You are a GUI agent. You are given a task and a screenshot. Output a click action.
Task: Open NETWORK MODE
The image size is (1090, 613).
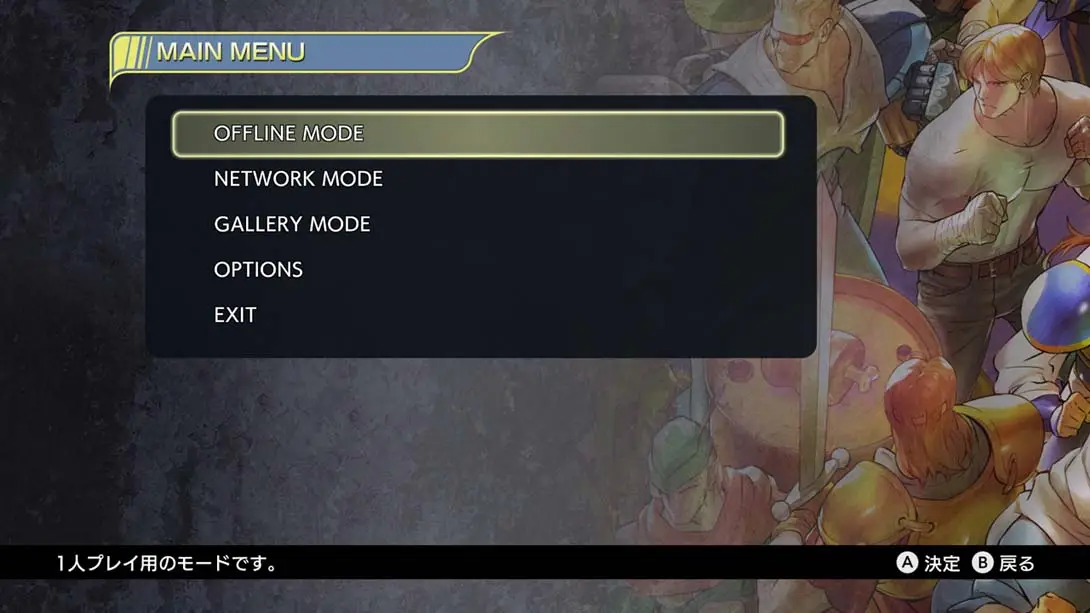[x=298, y=179]
